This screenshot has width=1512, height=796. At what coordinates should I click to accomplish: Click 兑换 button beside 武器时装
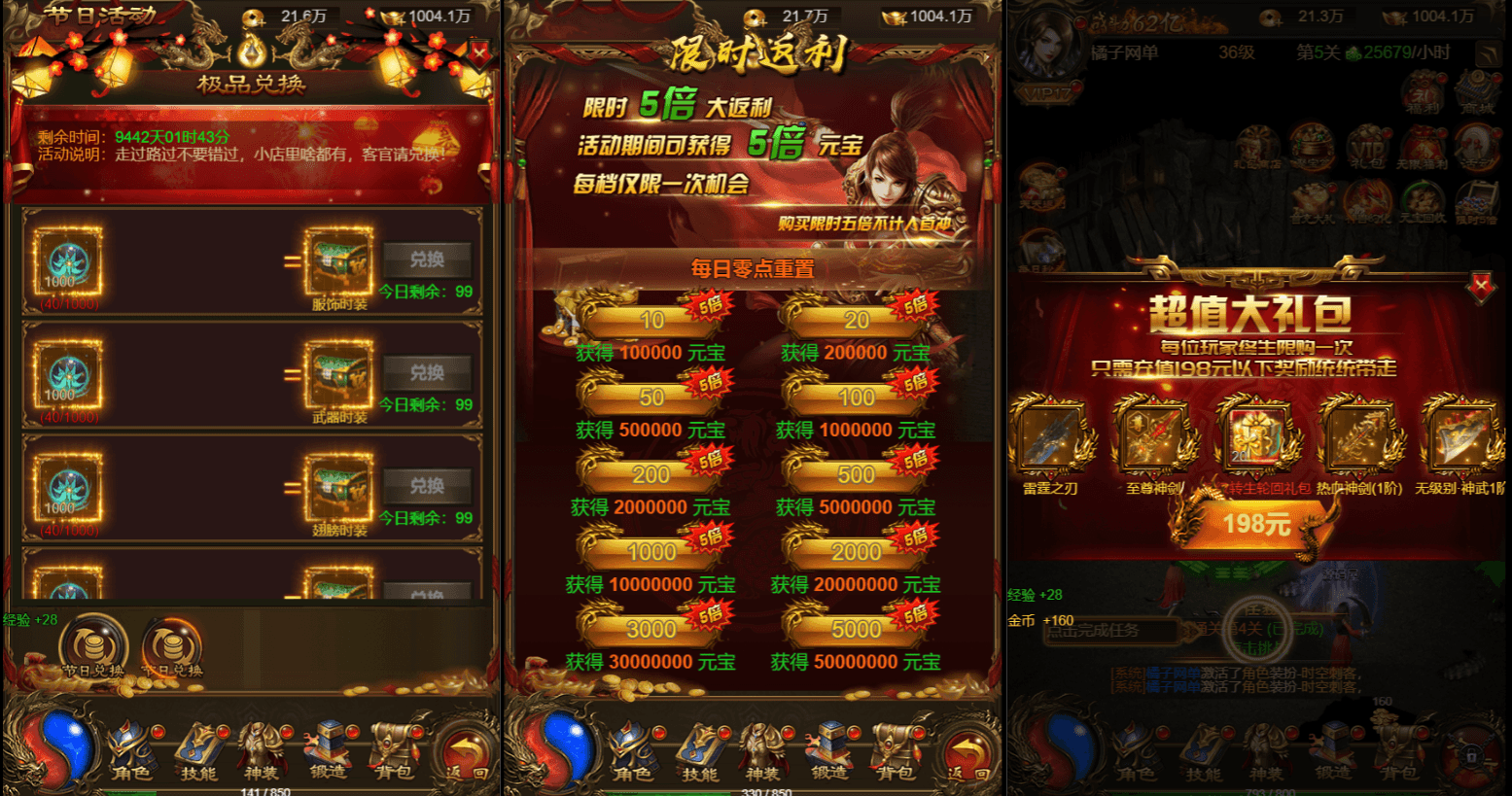pos(426,371)
